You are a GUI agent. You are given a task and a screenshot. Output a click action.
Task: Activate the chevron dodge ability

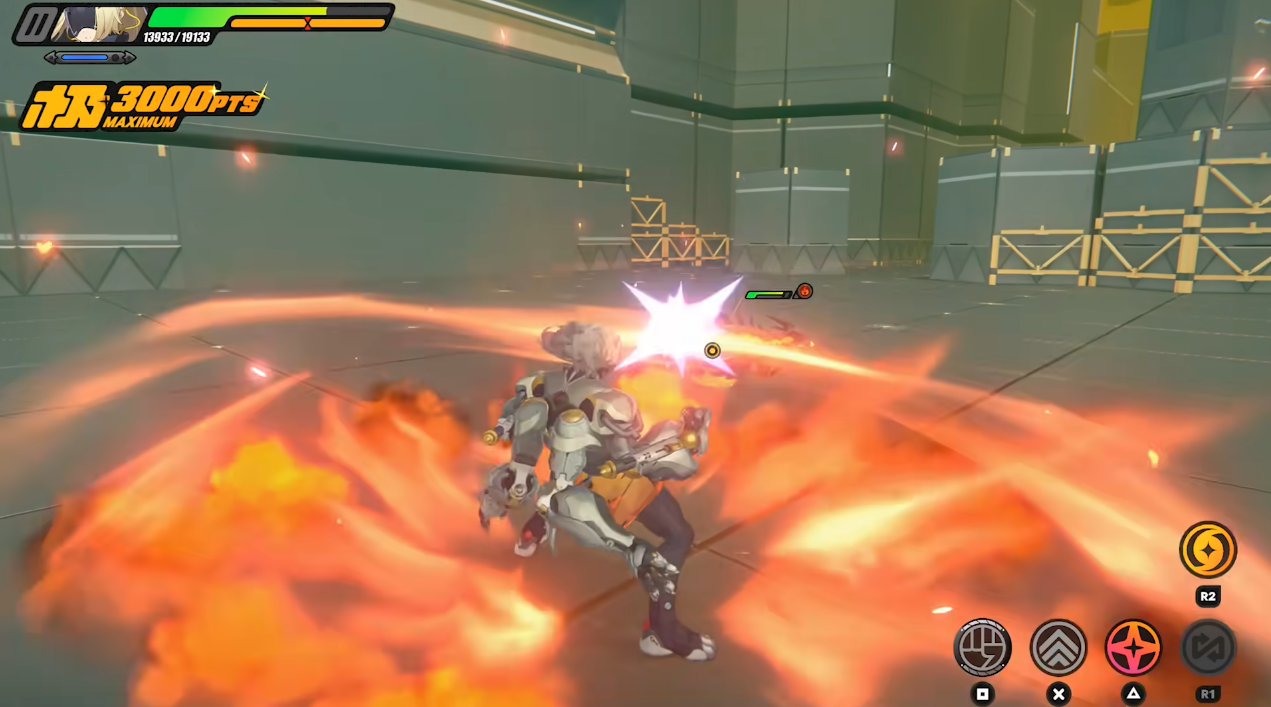point(1058,647)
